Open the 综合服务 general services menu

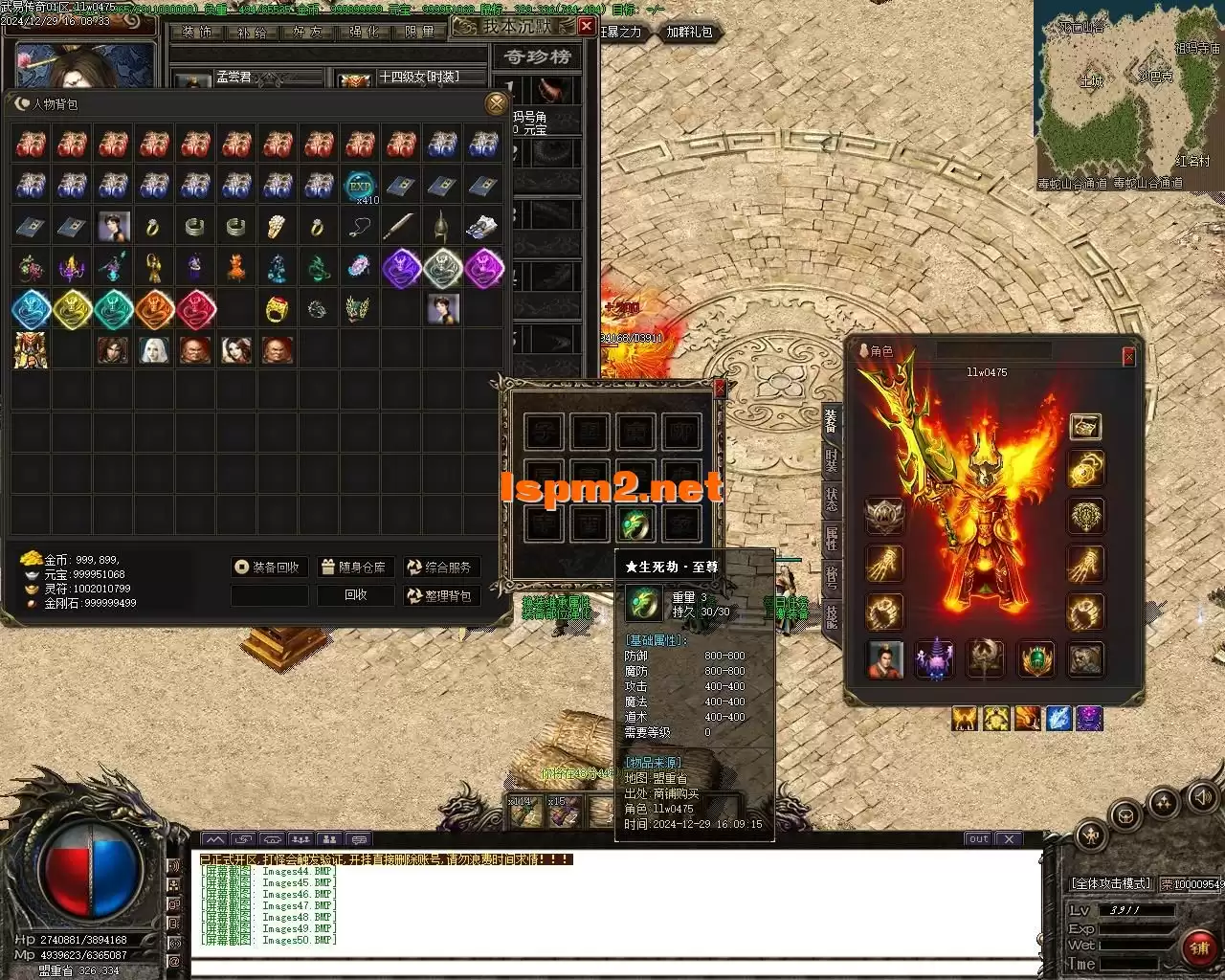440,568
